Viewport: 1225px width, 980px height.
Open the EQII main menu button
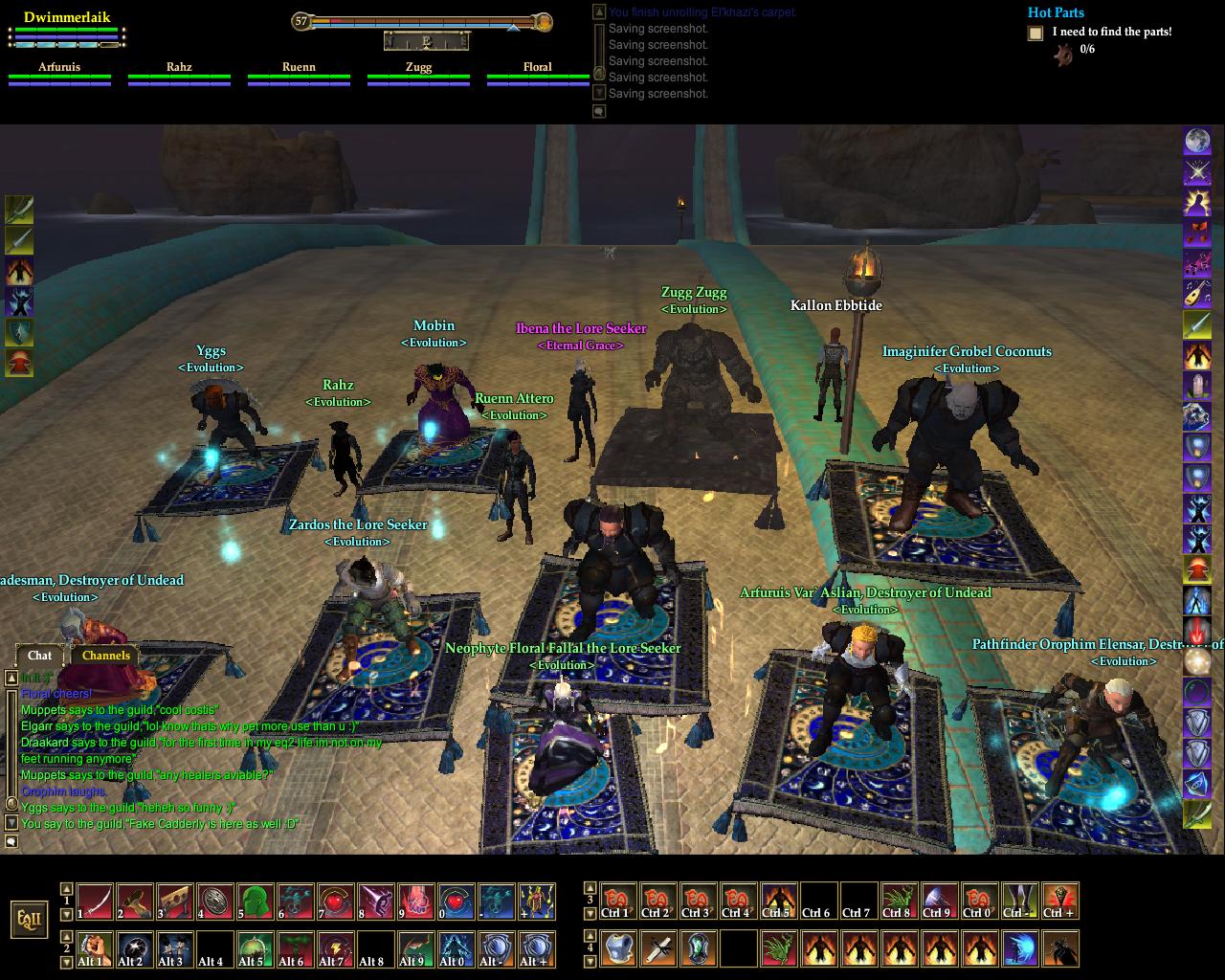coord(30,920)
